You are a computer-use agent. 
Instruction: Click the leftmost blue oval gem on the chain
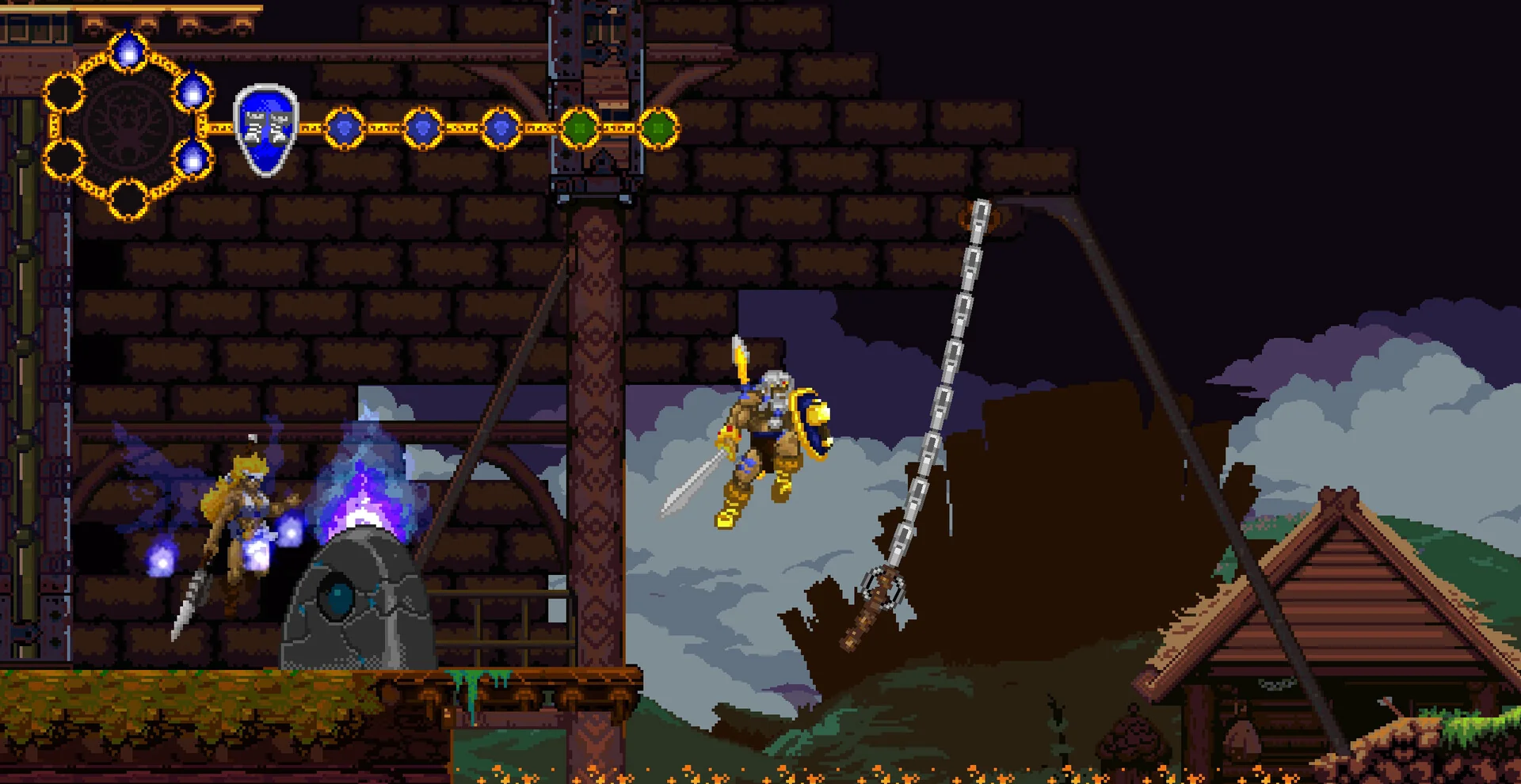(345, 126)
